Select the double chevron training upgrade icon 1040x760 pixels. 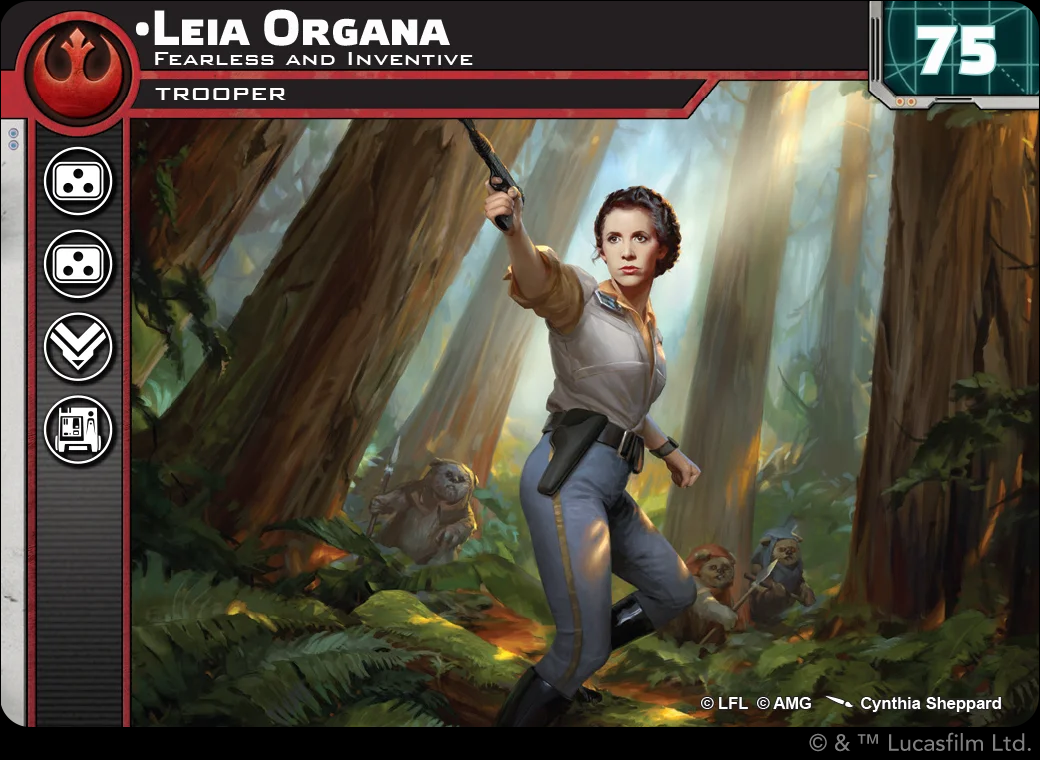[x=78, y=347]
